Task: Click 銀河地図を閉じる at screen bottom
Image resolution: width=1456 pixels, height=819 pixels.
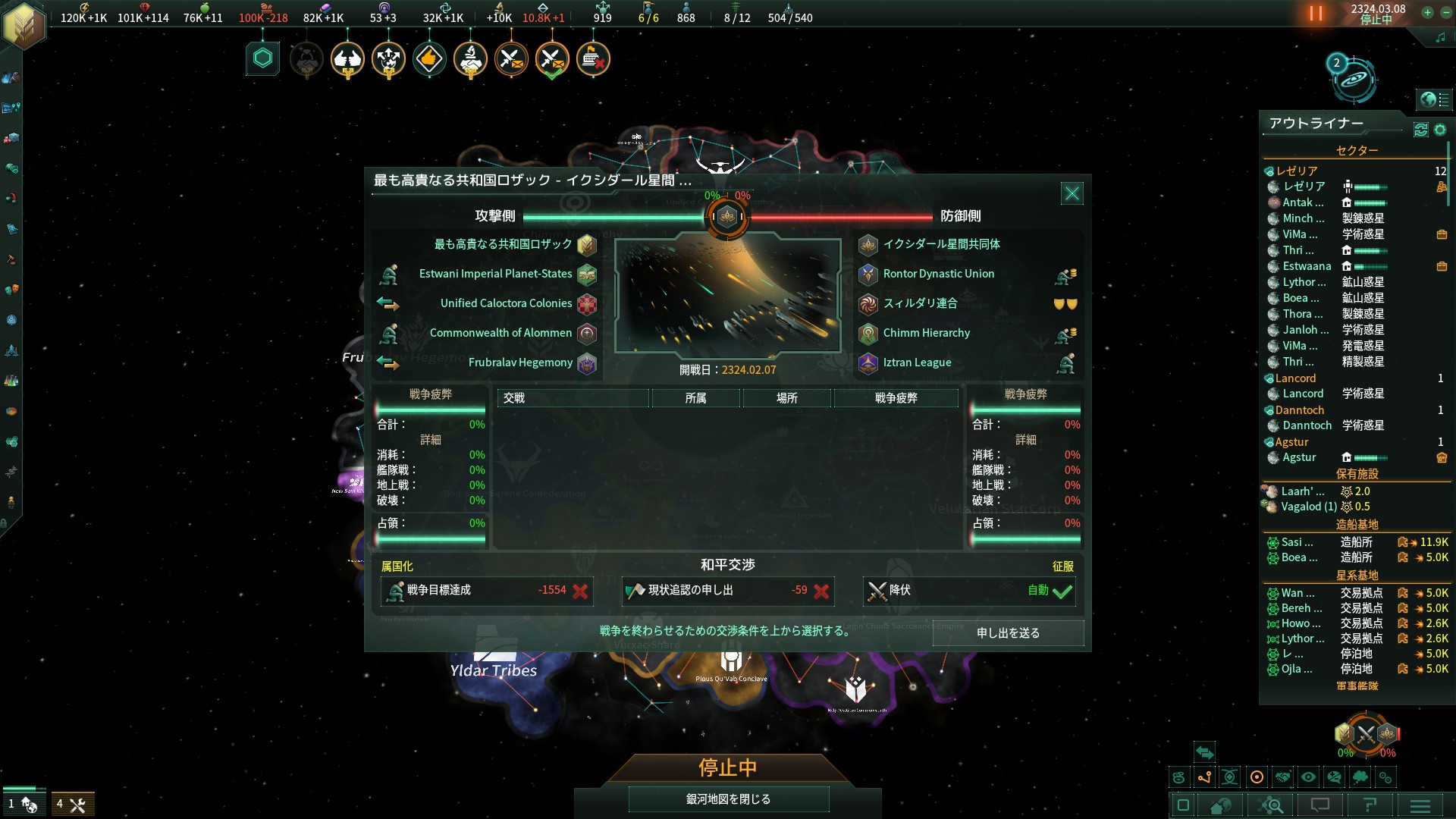Action: [x=727, y=799]
